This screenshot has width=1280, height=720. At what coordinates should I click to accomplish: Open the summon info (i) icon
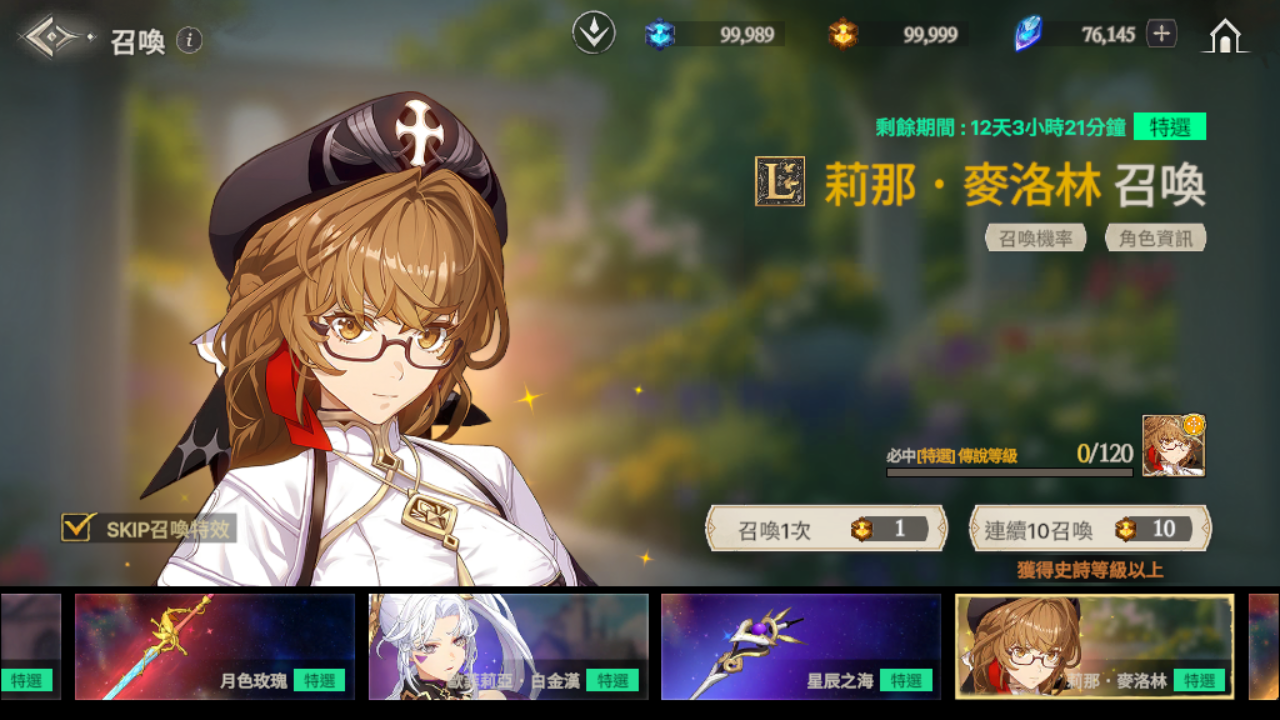pyautogui.click(x=189, y=40)
